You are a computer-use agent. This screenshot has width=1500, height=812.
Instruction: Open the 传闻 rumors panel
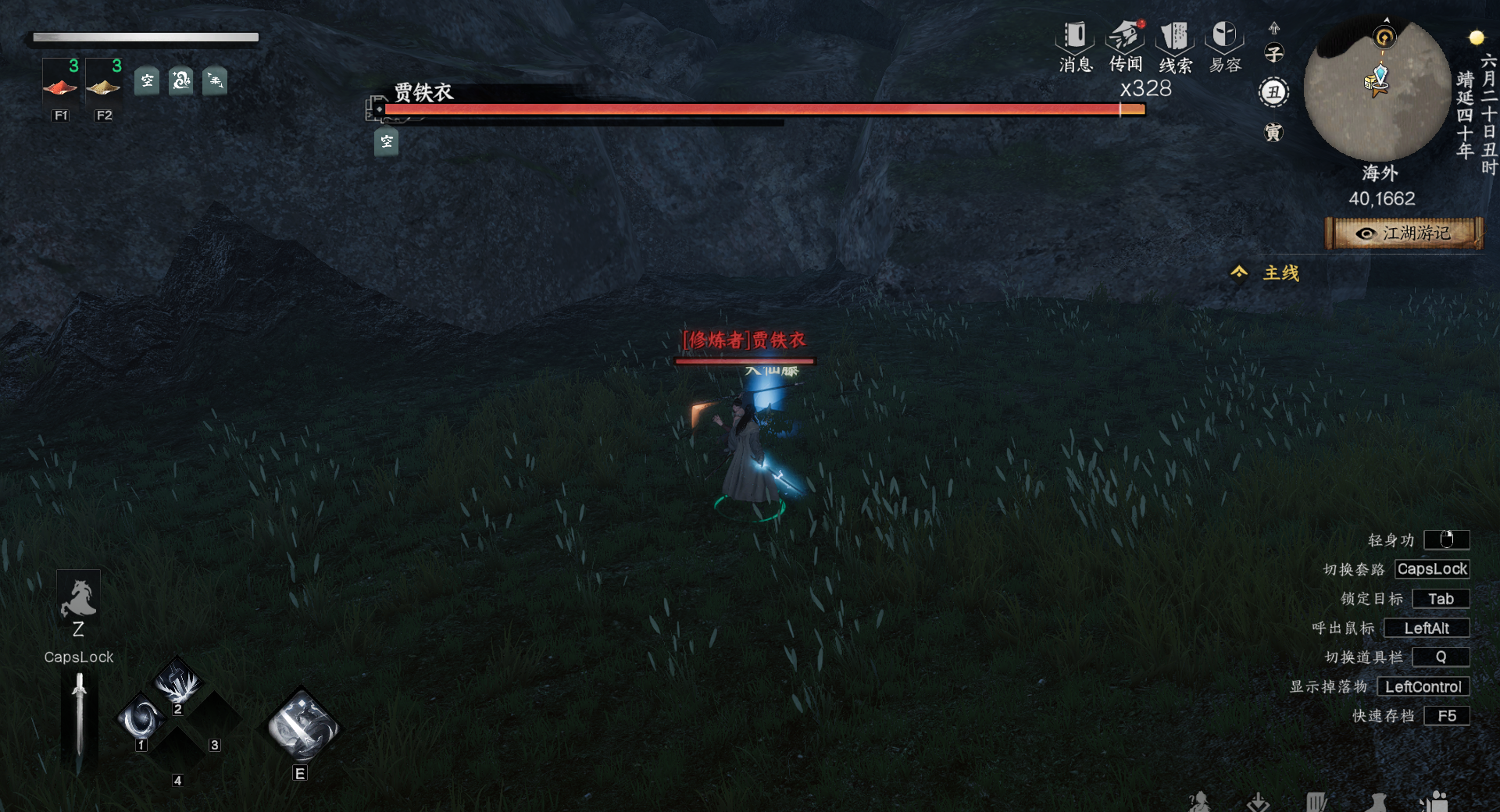click(x=1125, y=45)
